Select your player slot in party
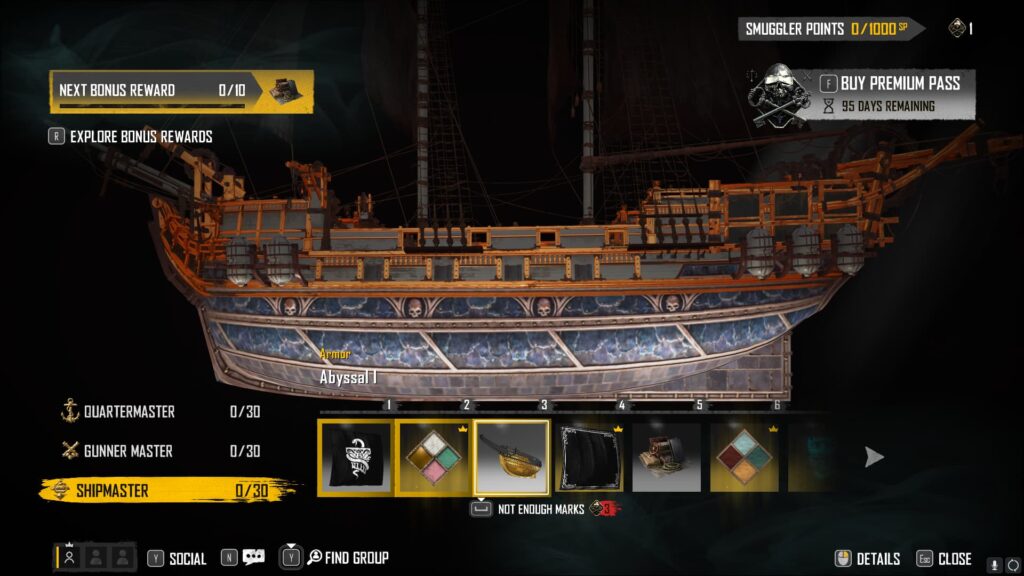 (x=69, y=558)
